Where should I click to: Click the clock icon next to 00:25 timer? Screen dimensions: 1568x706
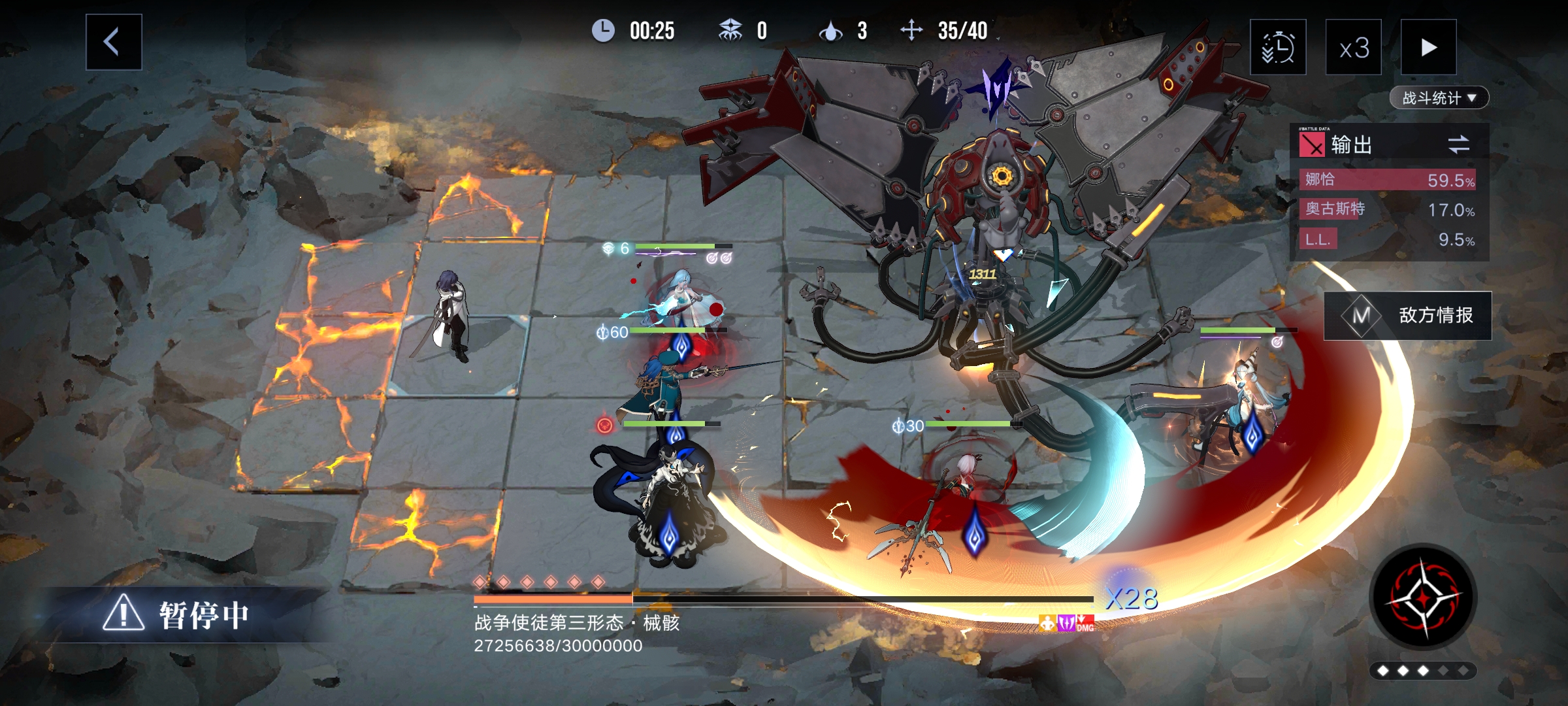[x=603, y=29]
